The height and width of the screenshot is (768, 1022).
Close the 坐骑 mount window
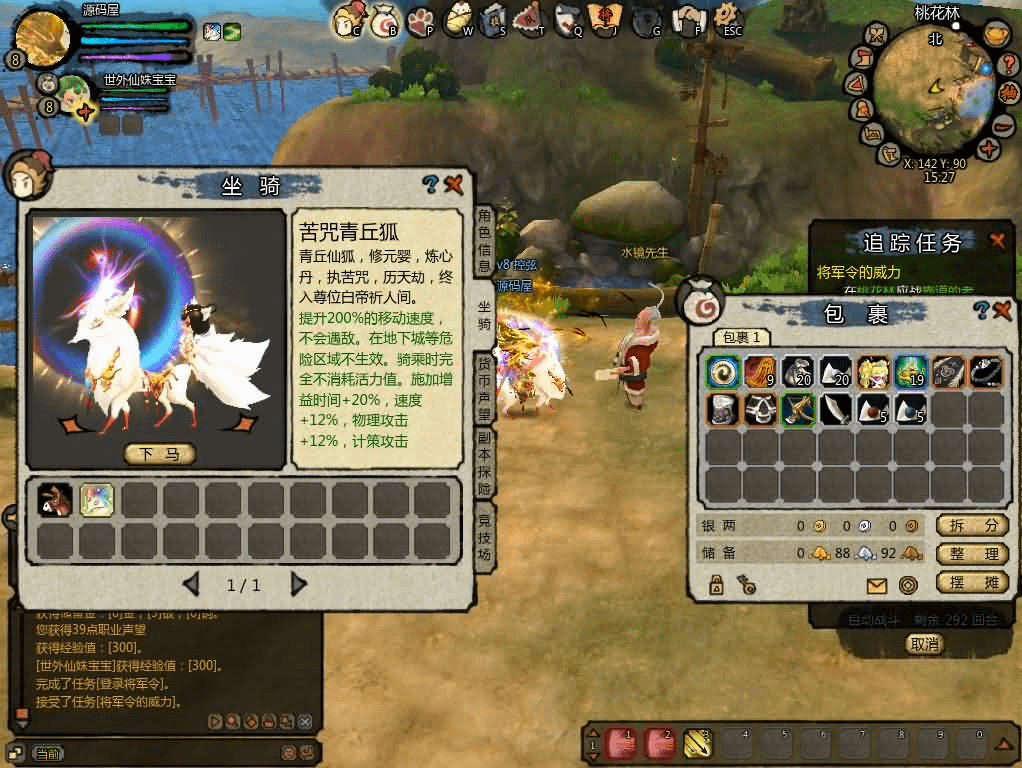pos(453,184)
